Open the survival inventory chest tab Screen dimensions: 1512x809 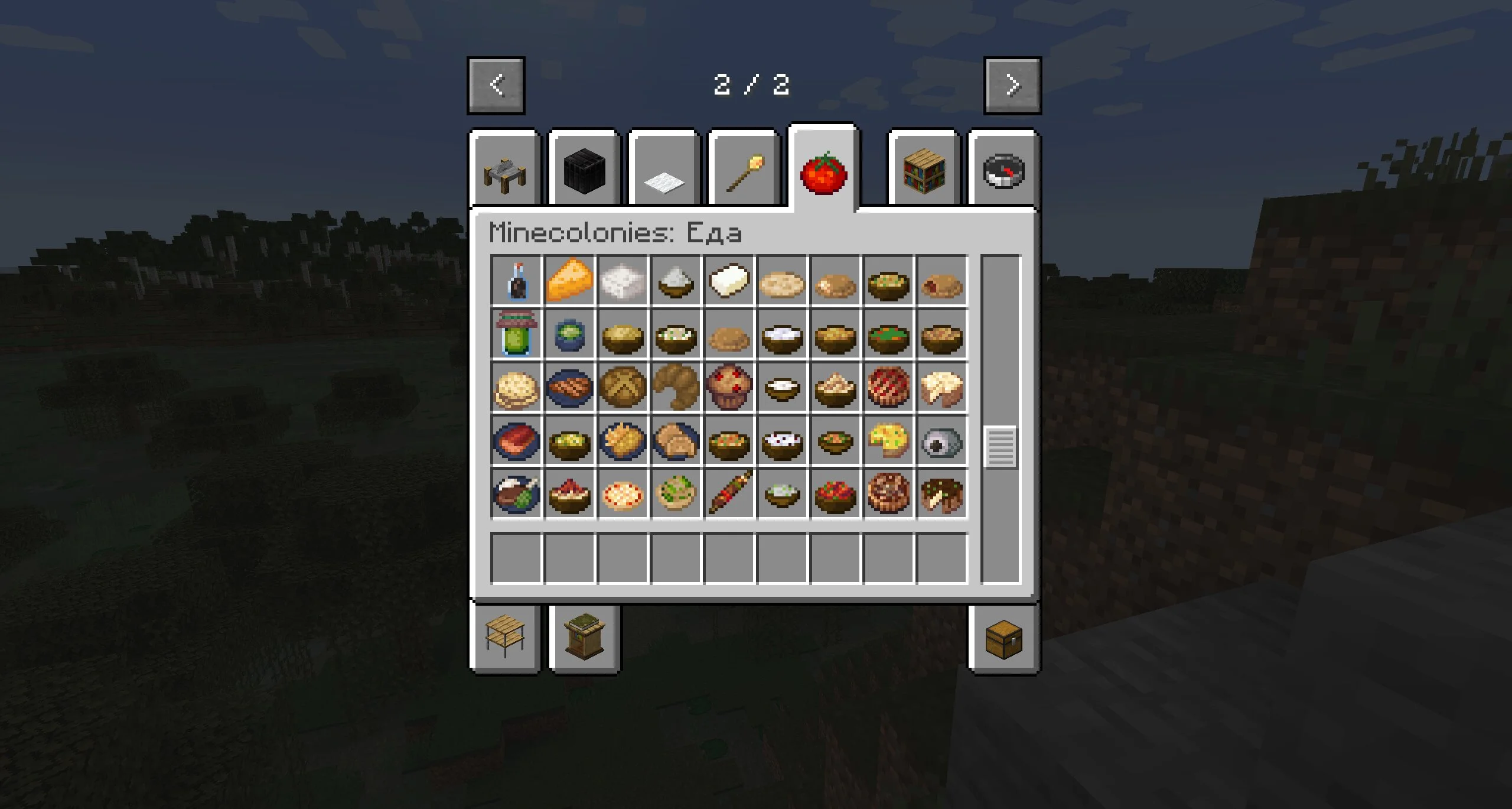pyautogui.click(x=1003, y=639)
